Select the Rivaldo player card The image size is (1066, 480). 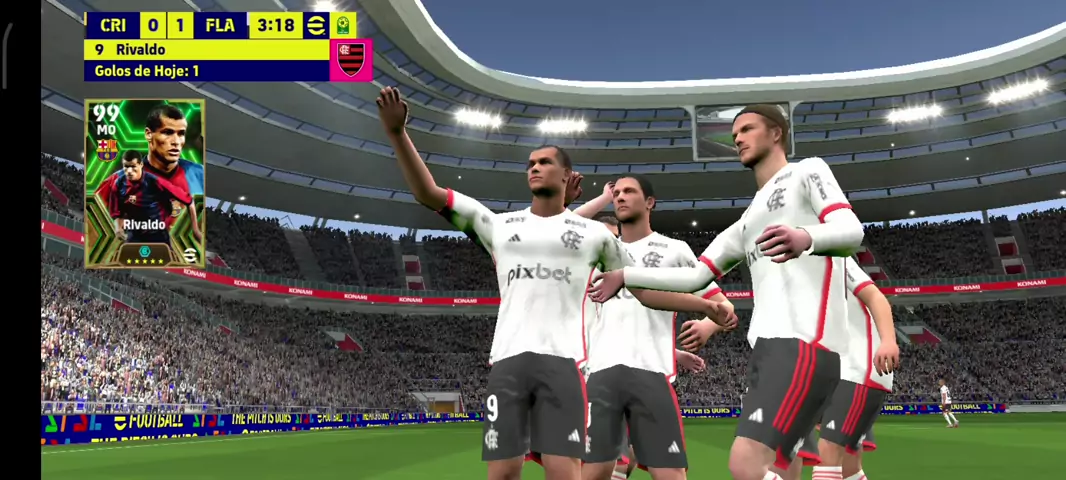tap(145, 184)
